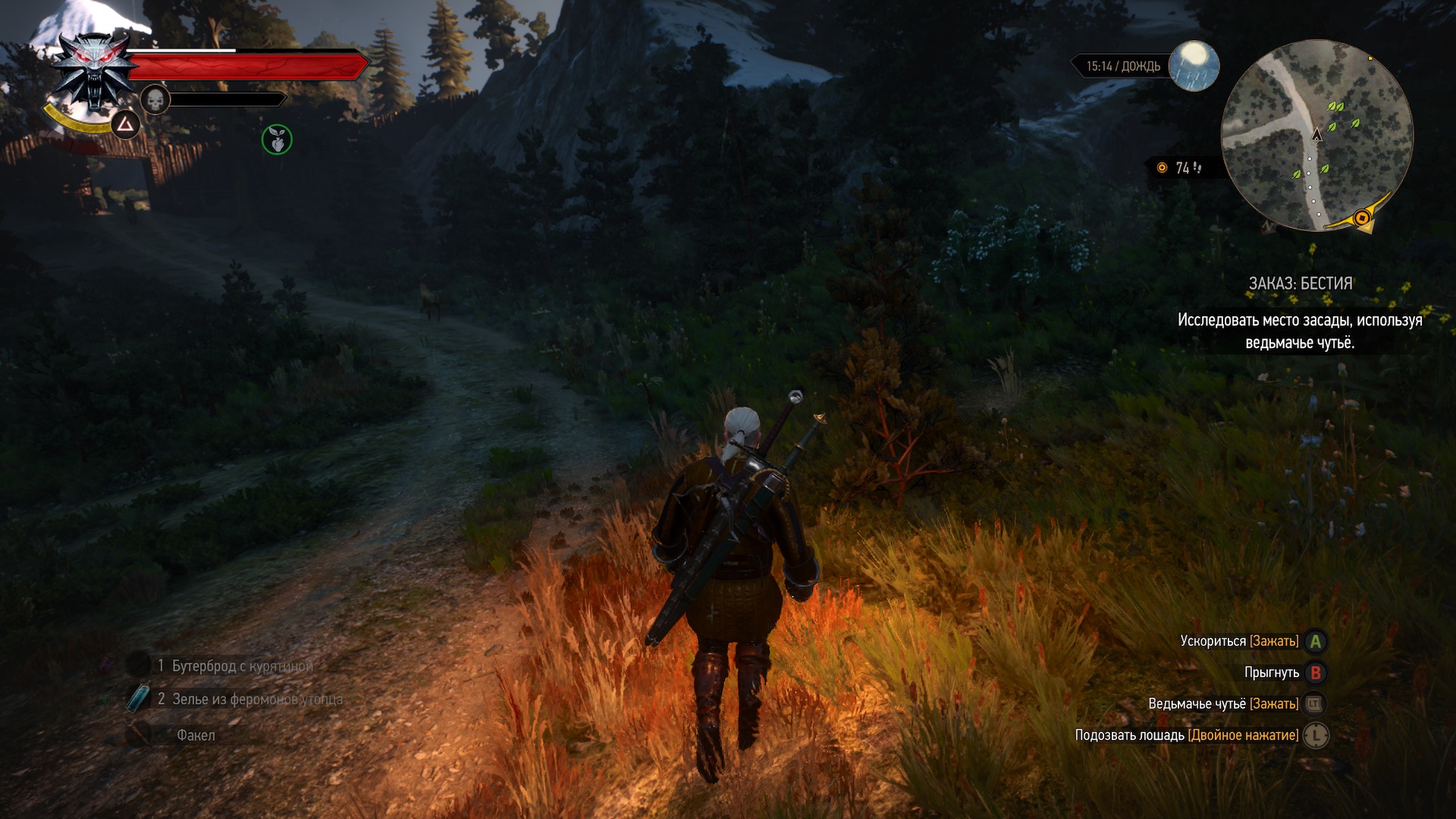Select the yellow quest marker on the minimap edge
This screenshot has width=1456, height=819.
pyautogui.click(x=1362, y=219)
